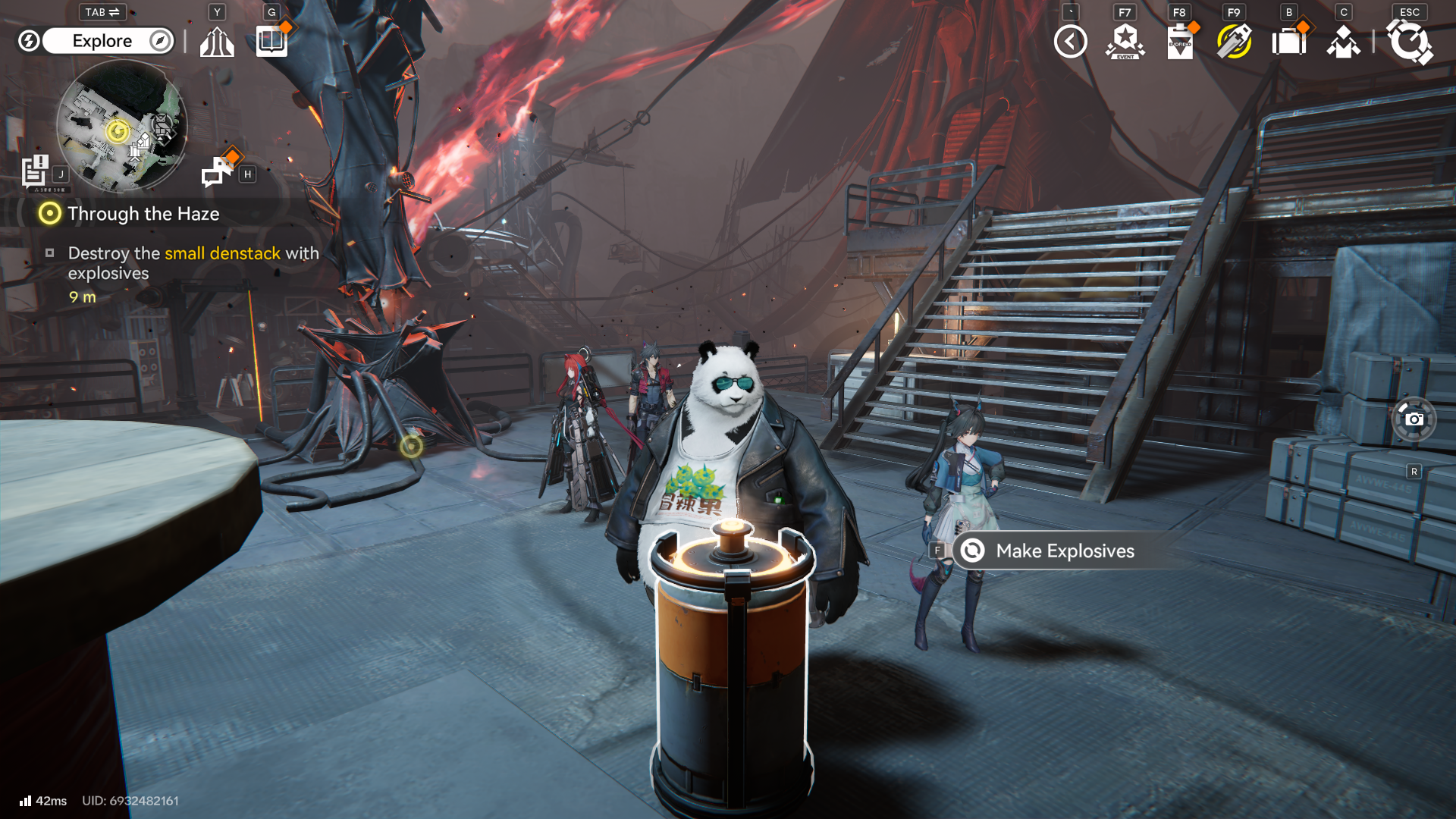Image resolution: width=1456 pixels, height=819 pixels.
Task: Click the lightning bolt mode icon
Action: (29, 41)
